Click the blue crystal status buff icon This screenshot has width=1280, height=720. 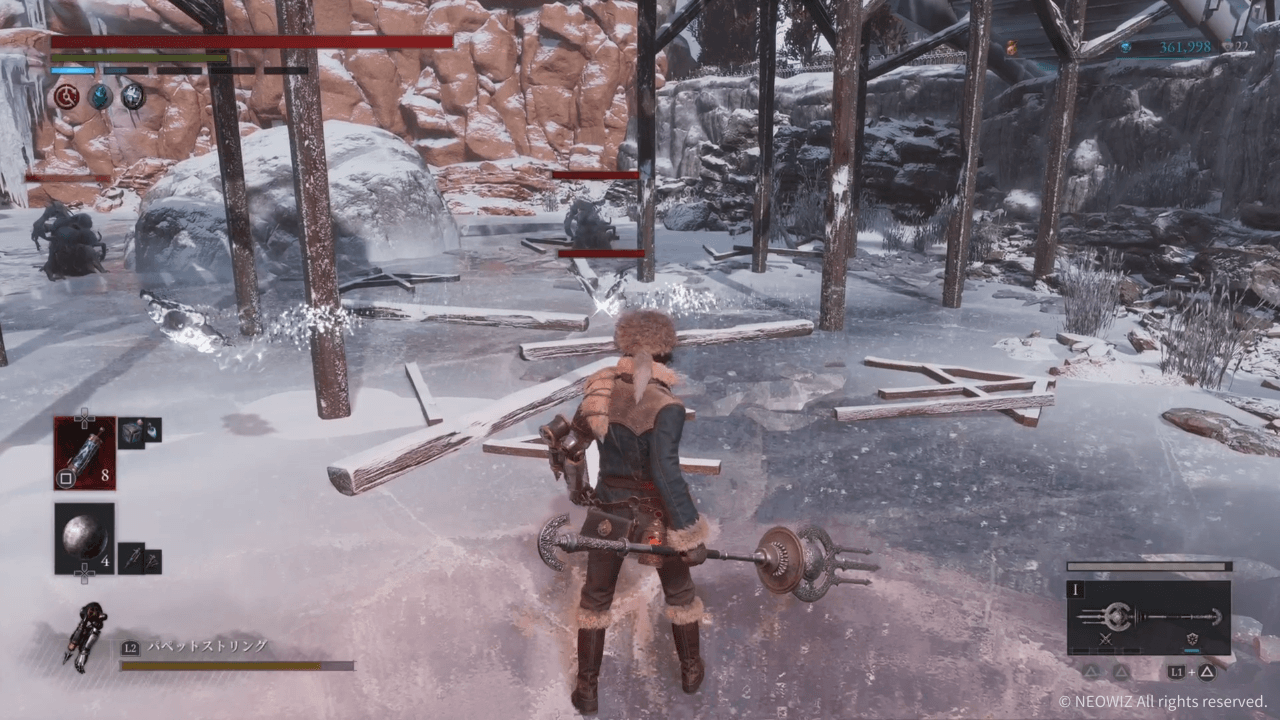(100, 96)
